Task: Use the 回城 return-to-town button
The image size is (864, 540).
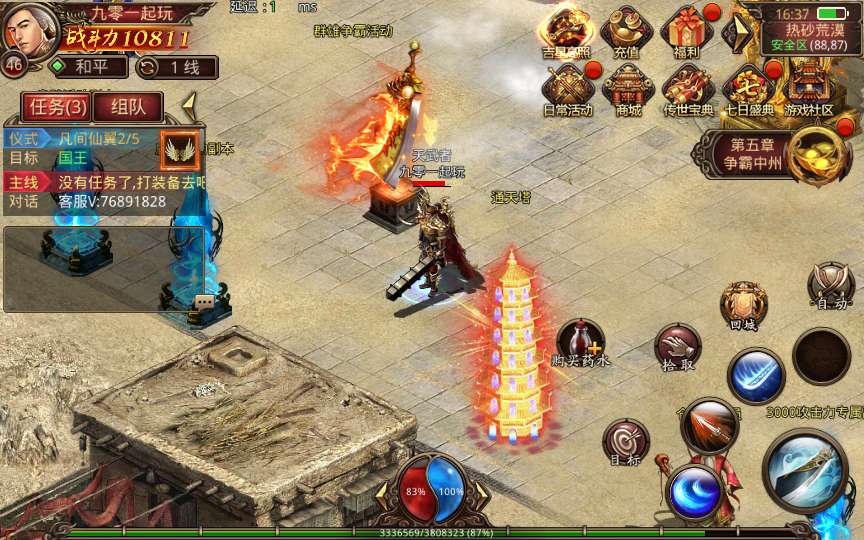Action: (743, 304)
